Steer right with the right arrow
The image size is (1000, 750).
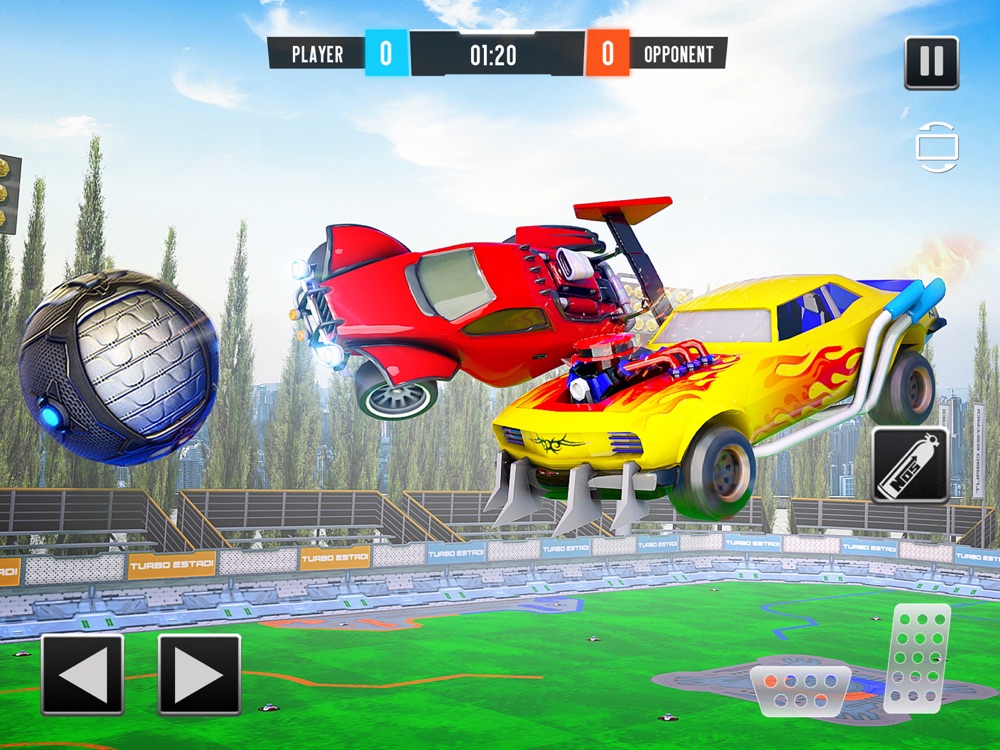(200, 674)
